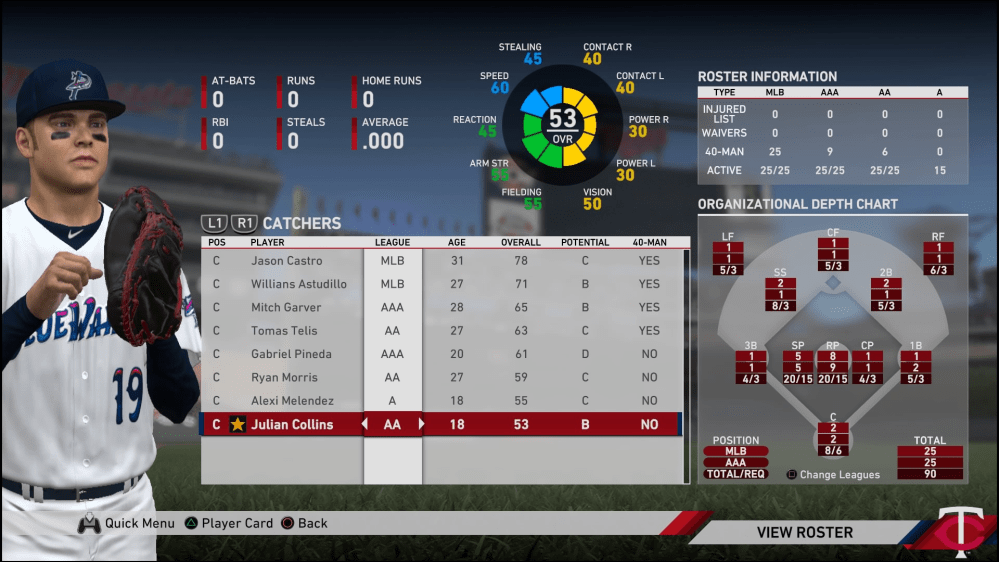Choose the relief pitcher depth chart box
This screenshot has height=562, width=999.
tap(832, 366)
